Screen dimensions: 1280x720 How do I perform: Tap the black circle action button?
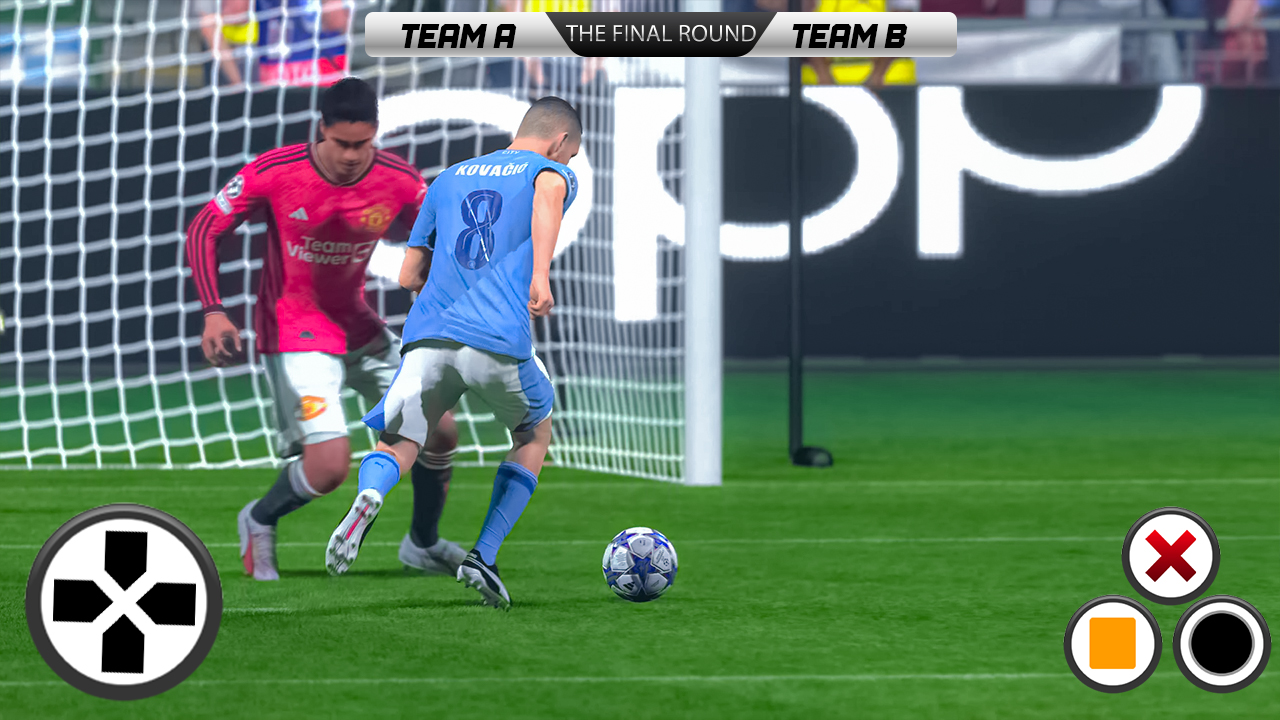click(x=1221, y=644)
